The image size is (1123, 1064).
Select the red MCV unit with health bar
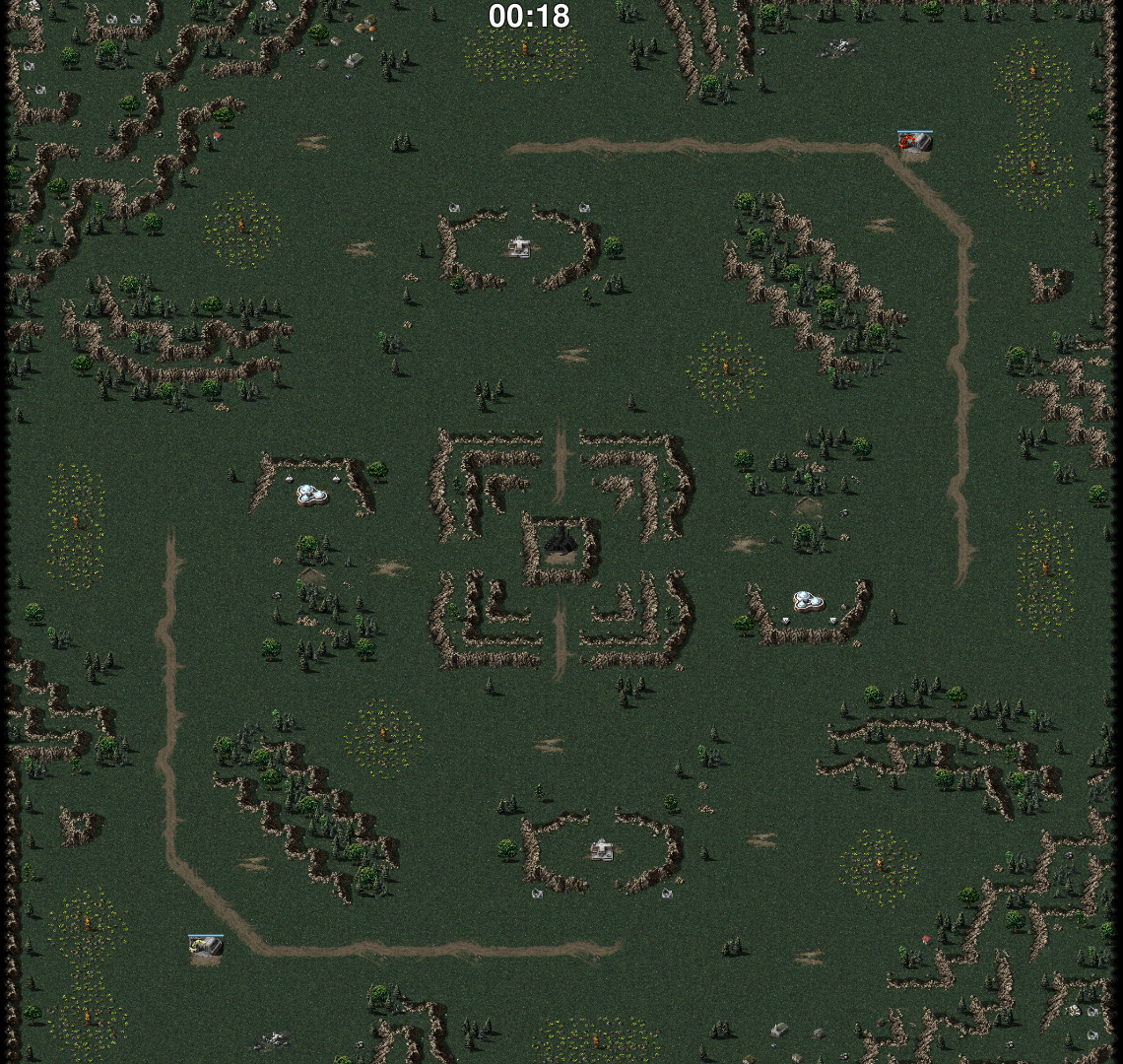[x=914, y=143]
